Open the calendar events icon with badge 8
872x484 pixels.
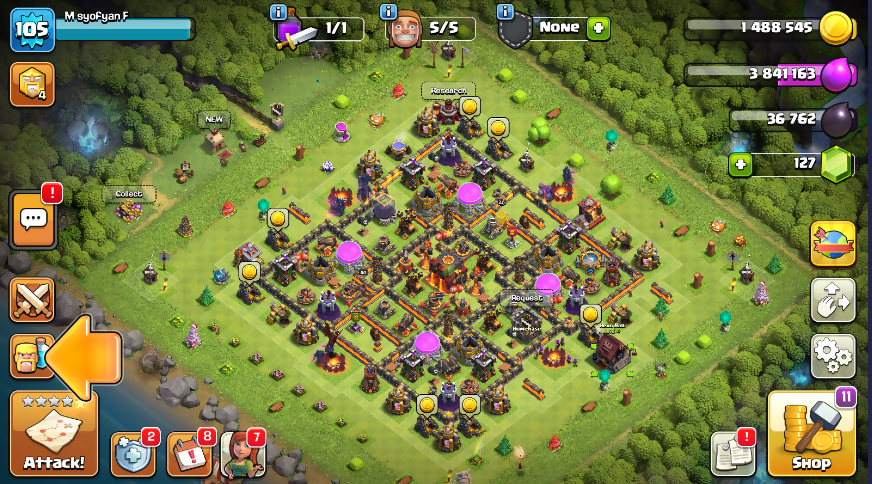(189, 455)
